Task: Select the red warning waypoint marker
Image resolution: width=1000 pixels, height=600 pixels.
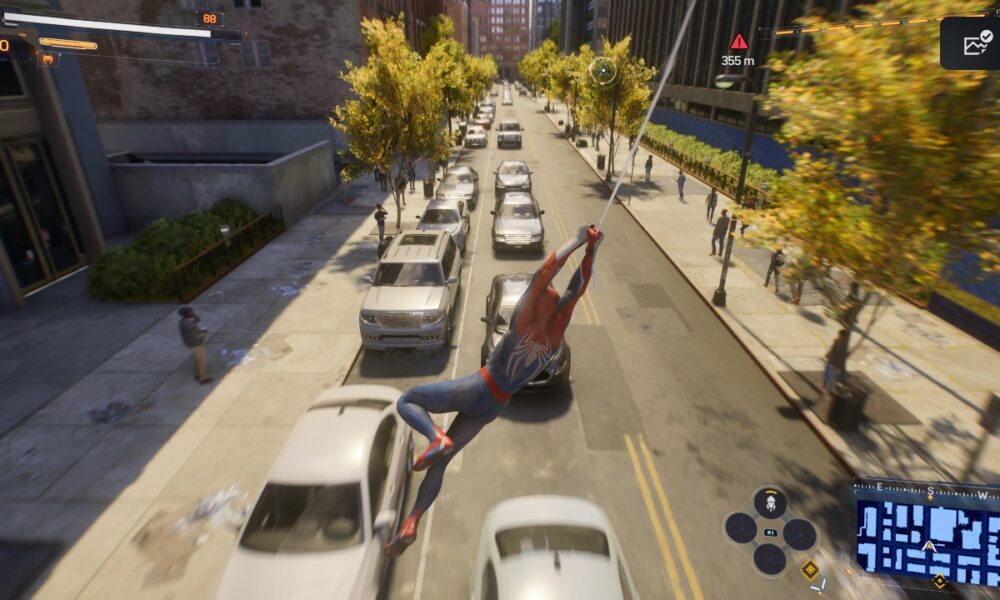Action: pos(739,42)
